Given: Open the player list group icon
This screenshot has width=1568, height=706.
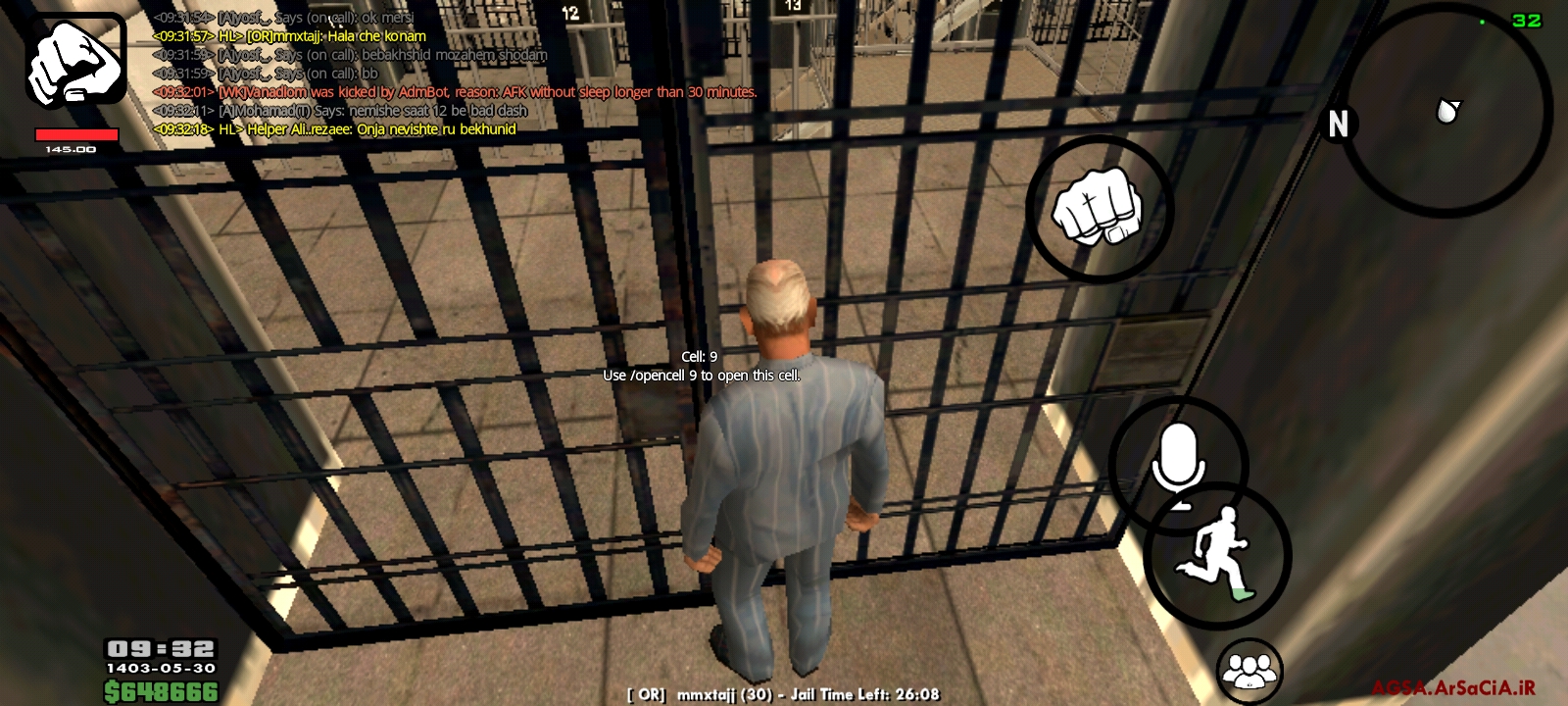Looking at the screenshot, I should 1249,671.
